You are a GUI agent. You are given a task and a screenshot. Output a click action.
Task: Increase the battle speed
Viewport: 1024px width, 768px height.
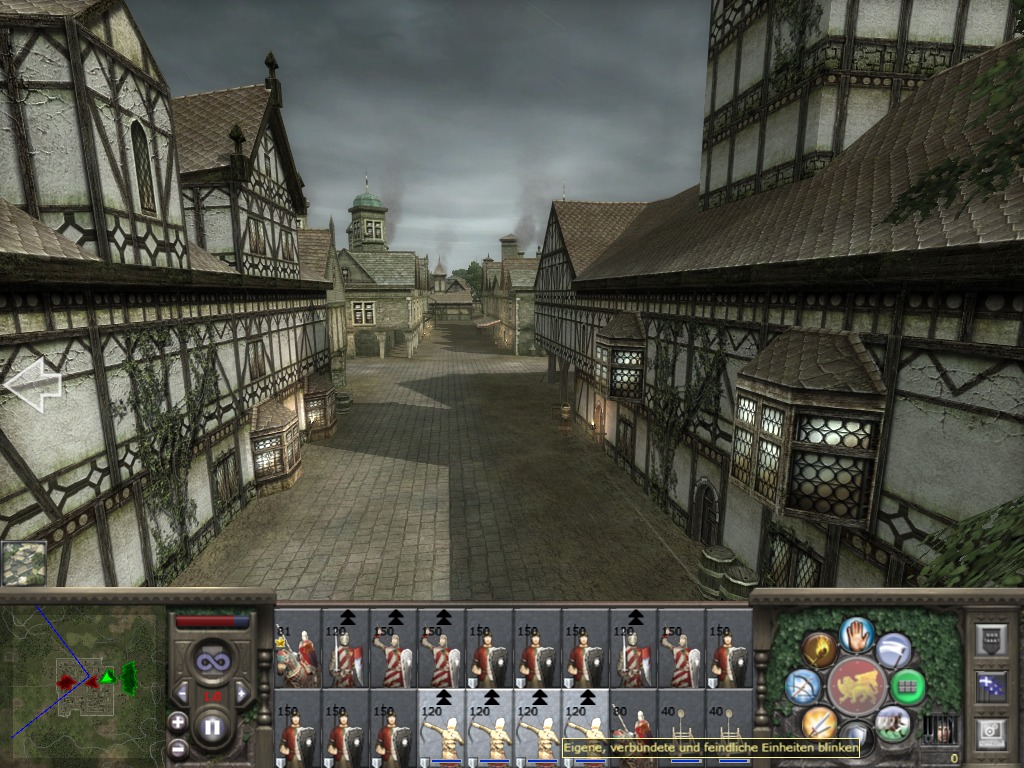pos(241,692)
